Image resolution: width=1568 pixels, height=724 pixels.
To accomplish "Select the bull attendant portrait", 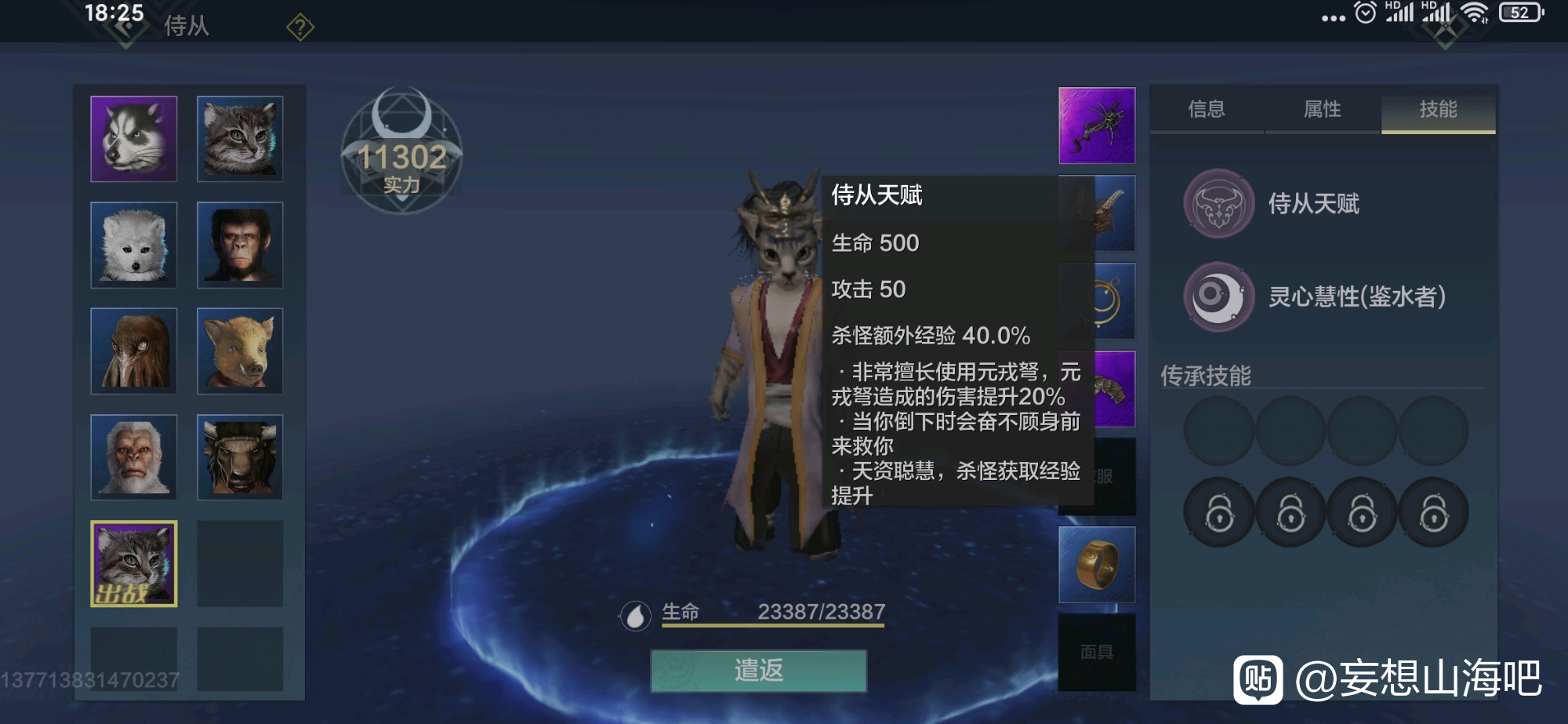I will (240, 457).
